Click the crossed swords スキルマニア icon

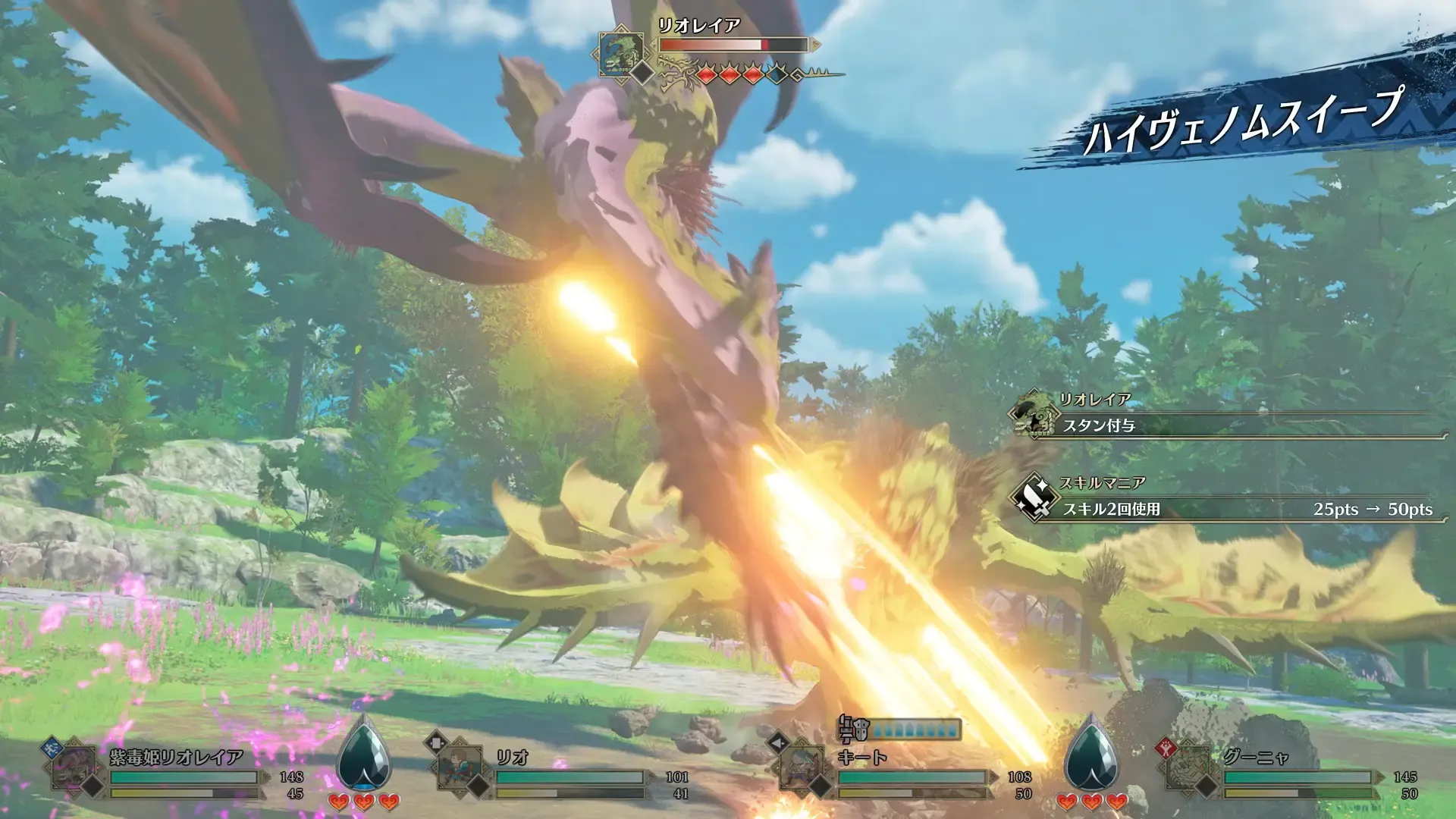[x=1034, y=497]
